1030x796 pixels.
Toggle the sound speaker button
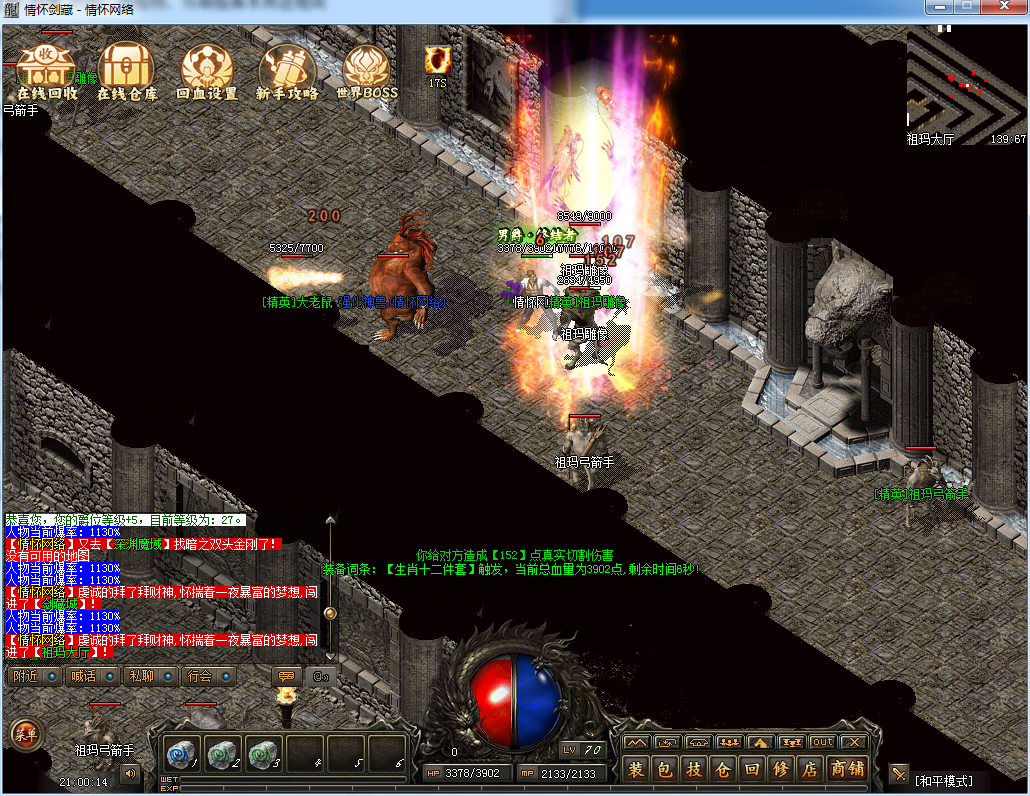(130, 773)
